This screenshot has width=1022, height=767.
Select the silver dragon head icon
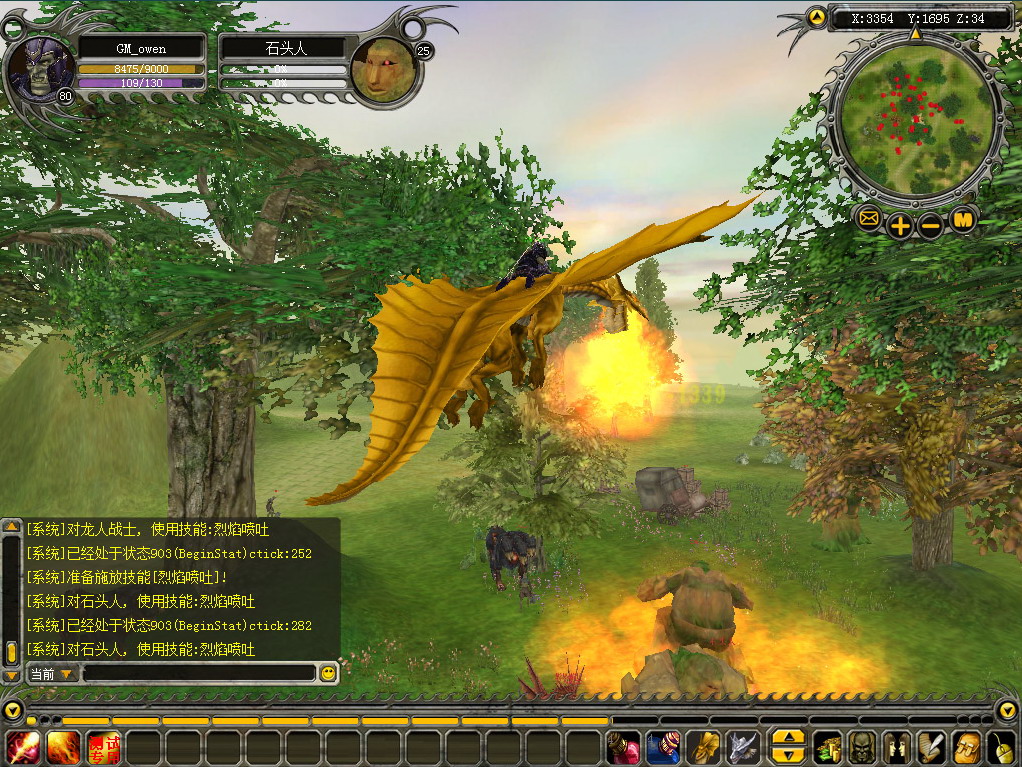pos(742,747)
